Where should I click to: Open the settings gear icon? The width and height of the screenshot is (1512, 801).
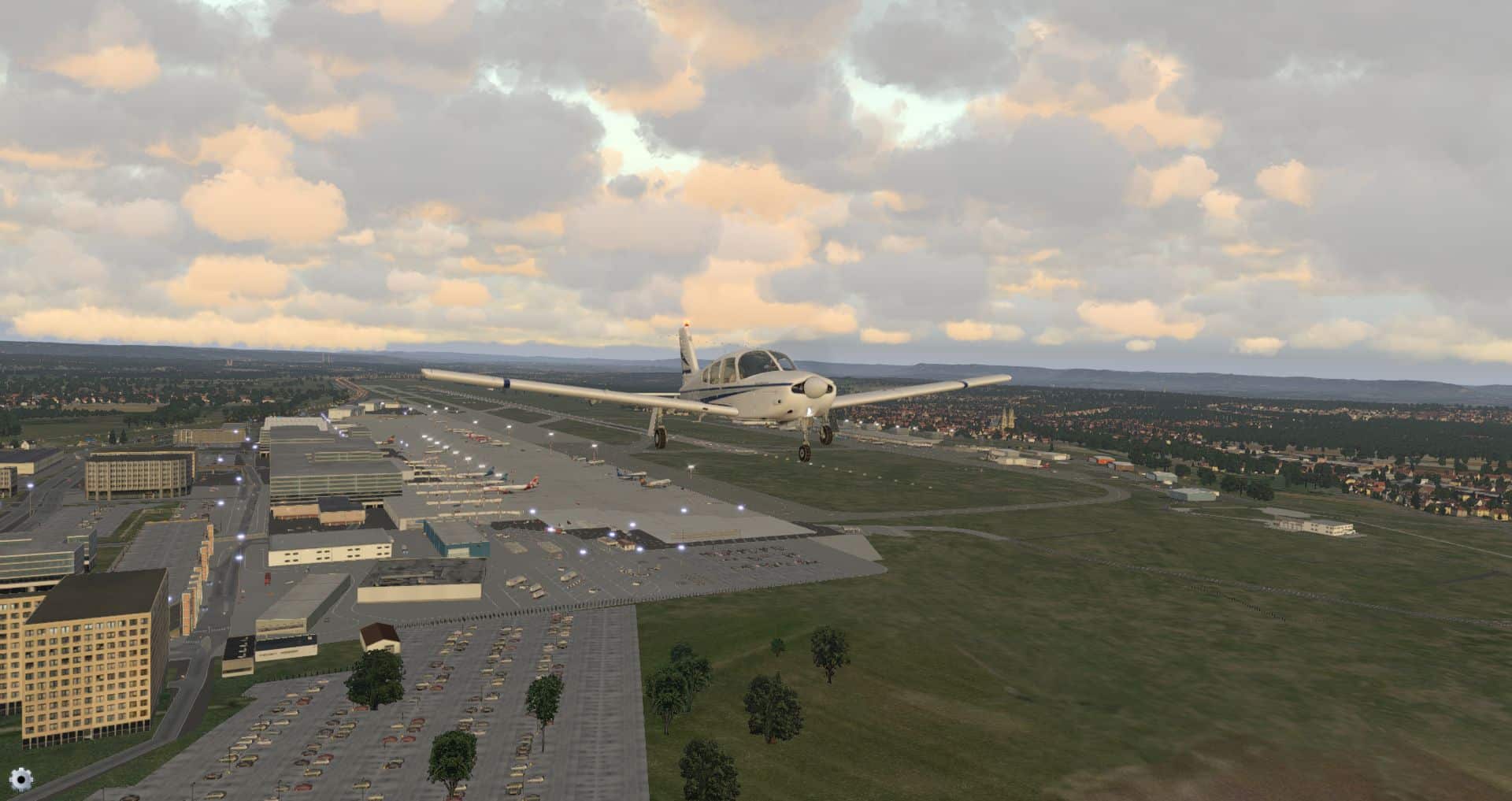[21, 780]
